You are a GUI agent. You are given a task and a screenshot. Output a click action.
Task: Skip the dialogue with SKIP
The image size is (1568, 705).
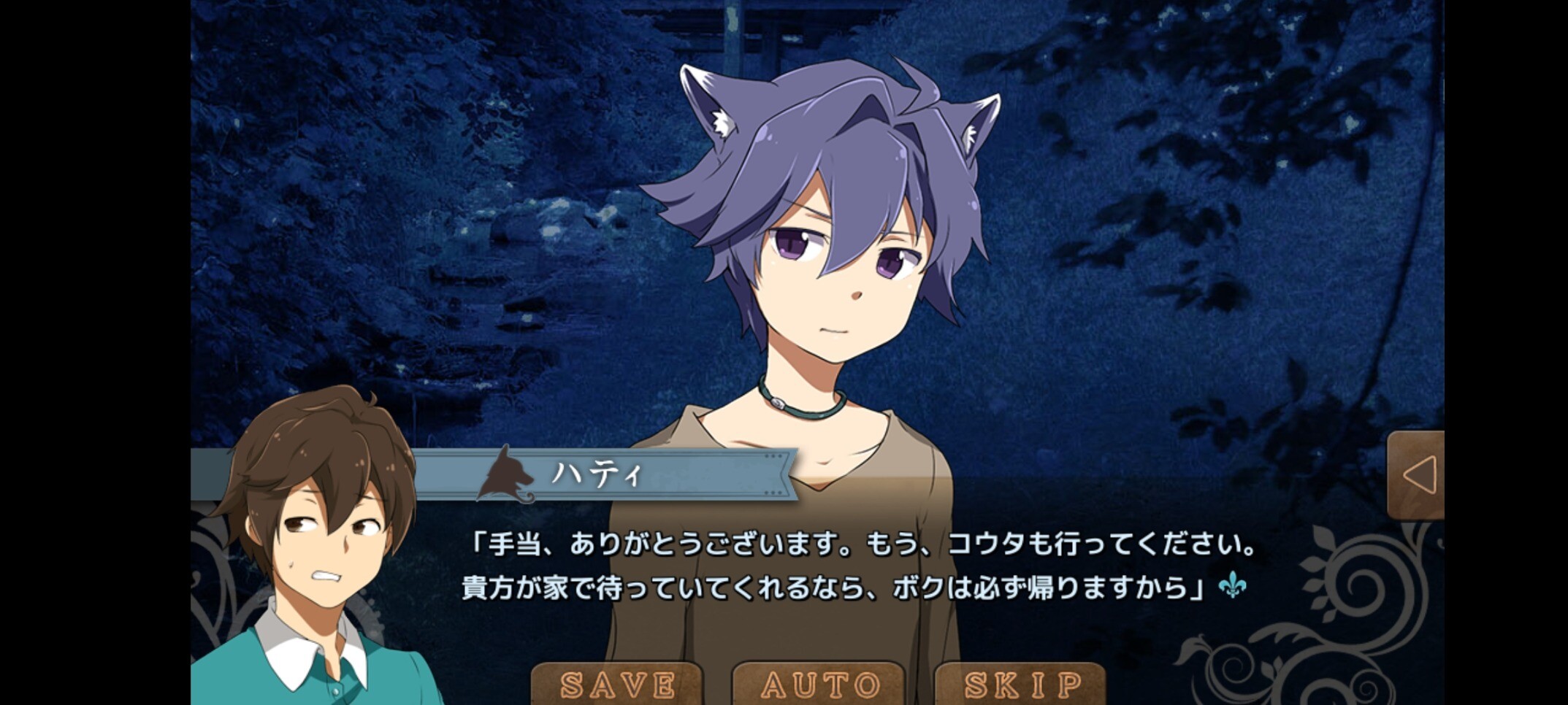[1022, 685]
